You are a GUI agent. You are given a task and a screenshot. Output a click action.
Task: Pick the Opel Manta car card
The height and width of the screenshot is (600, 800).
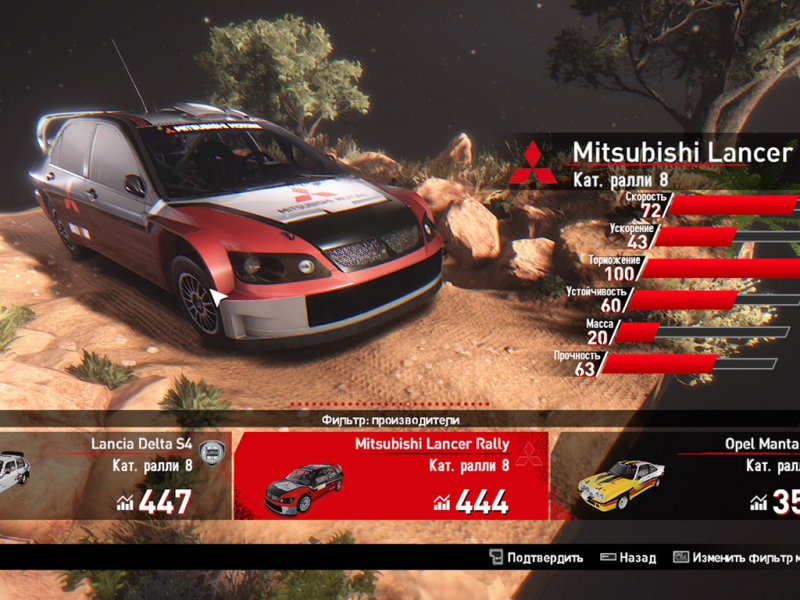680,475
